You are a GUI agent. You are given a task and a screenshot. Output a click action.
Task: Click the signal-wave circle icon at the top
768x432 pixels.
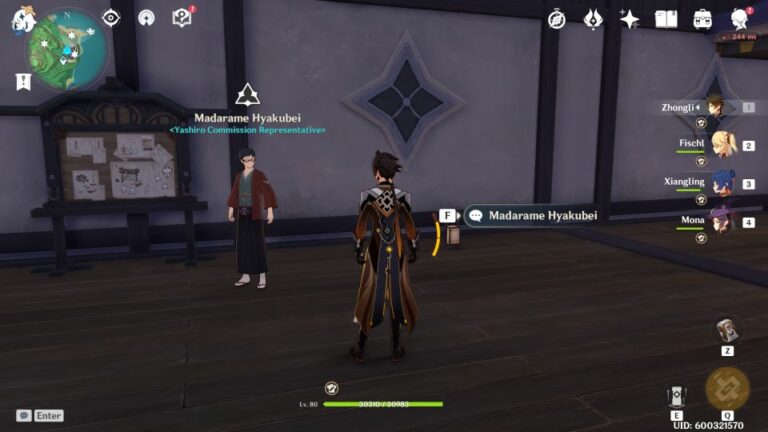pyautogui.click(x=146, y=18)
